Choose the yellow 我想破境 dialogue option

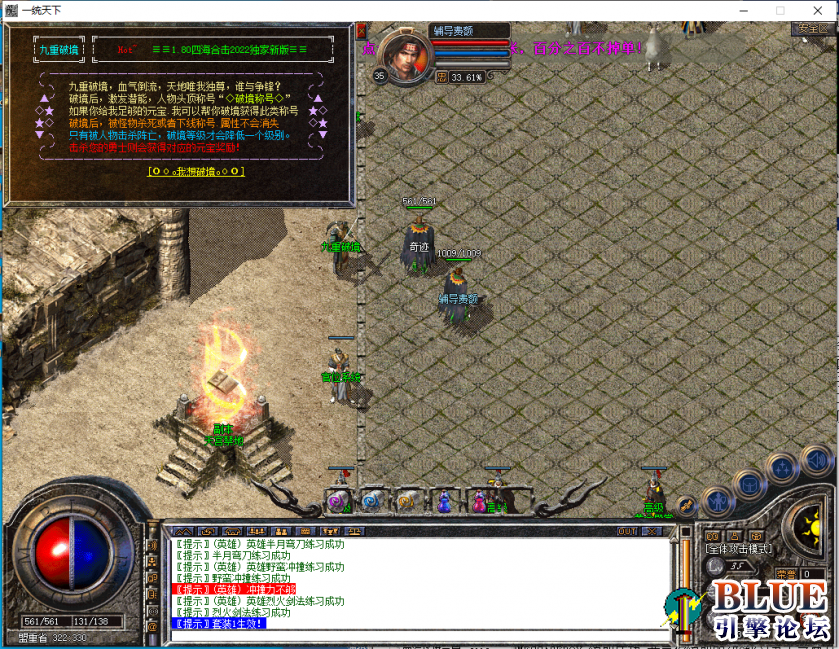195,171
